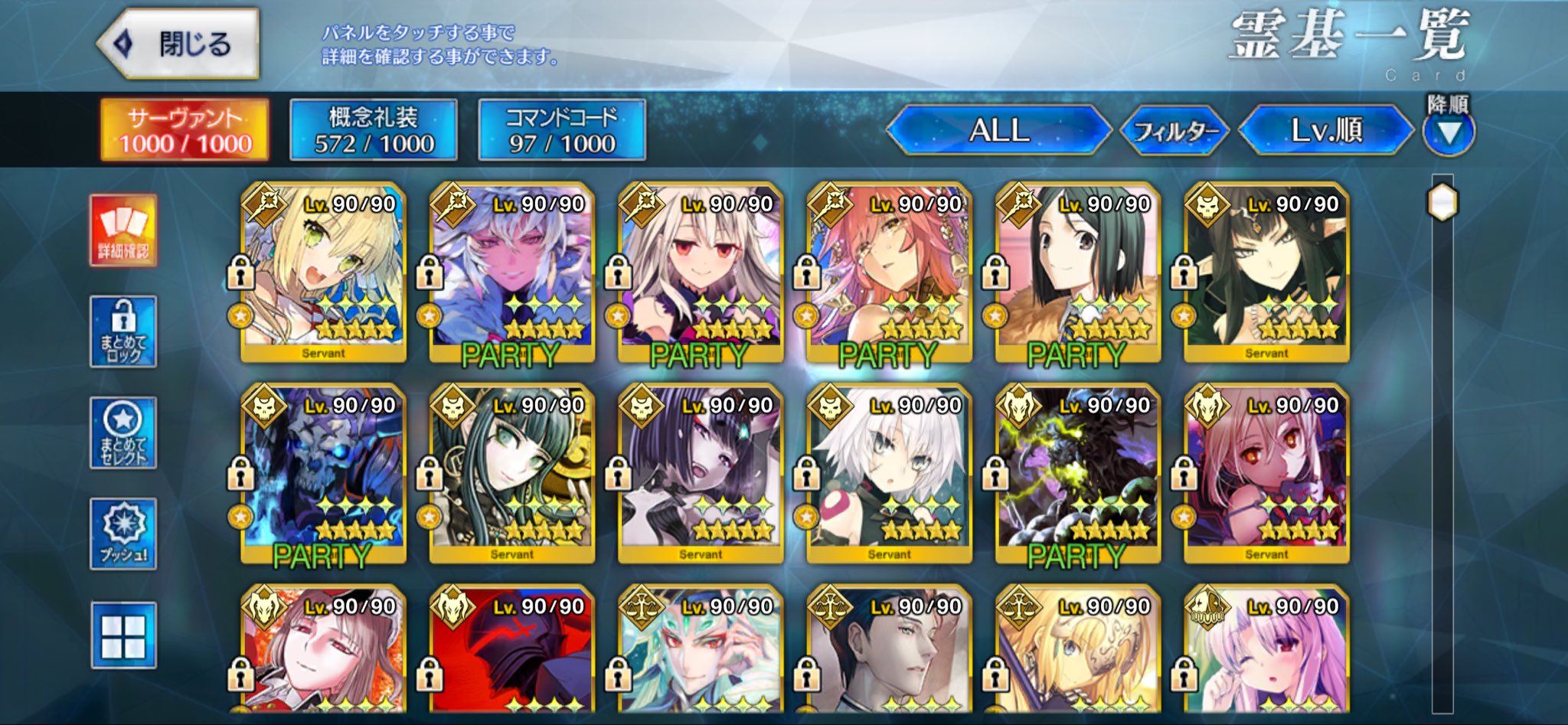Pick the pink-haired Caster with bells

tap(889, 272)
